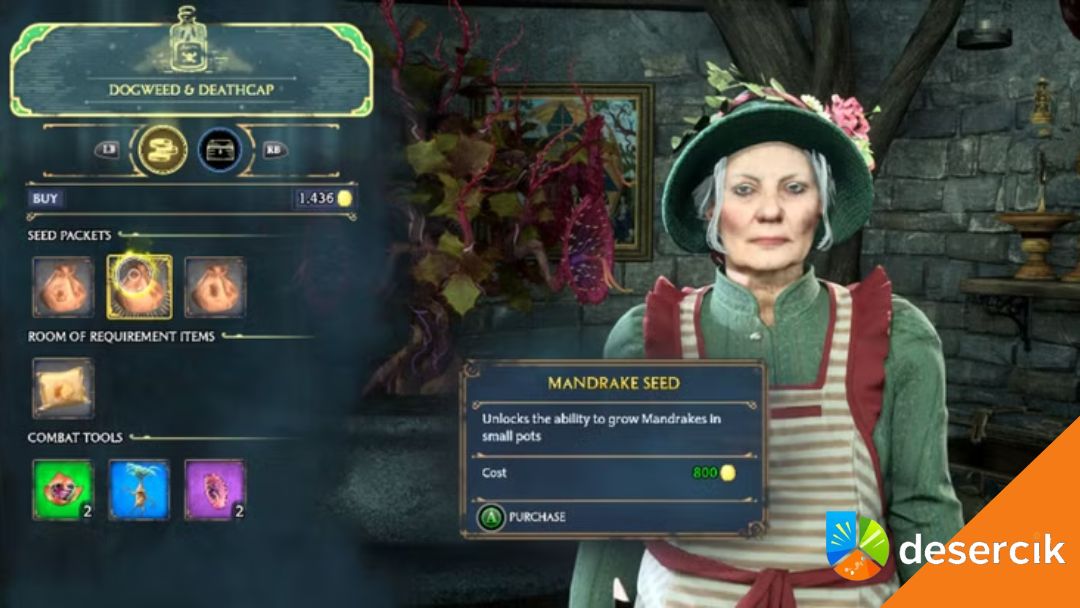This screenshot has height=608, width=1080.
Task: Select the purple Venomous Tentacula tool
Action: [214, 490]
